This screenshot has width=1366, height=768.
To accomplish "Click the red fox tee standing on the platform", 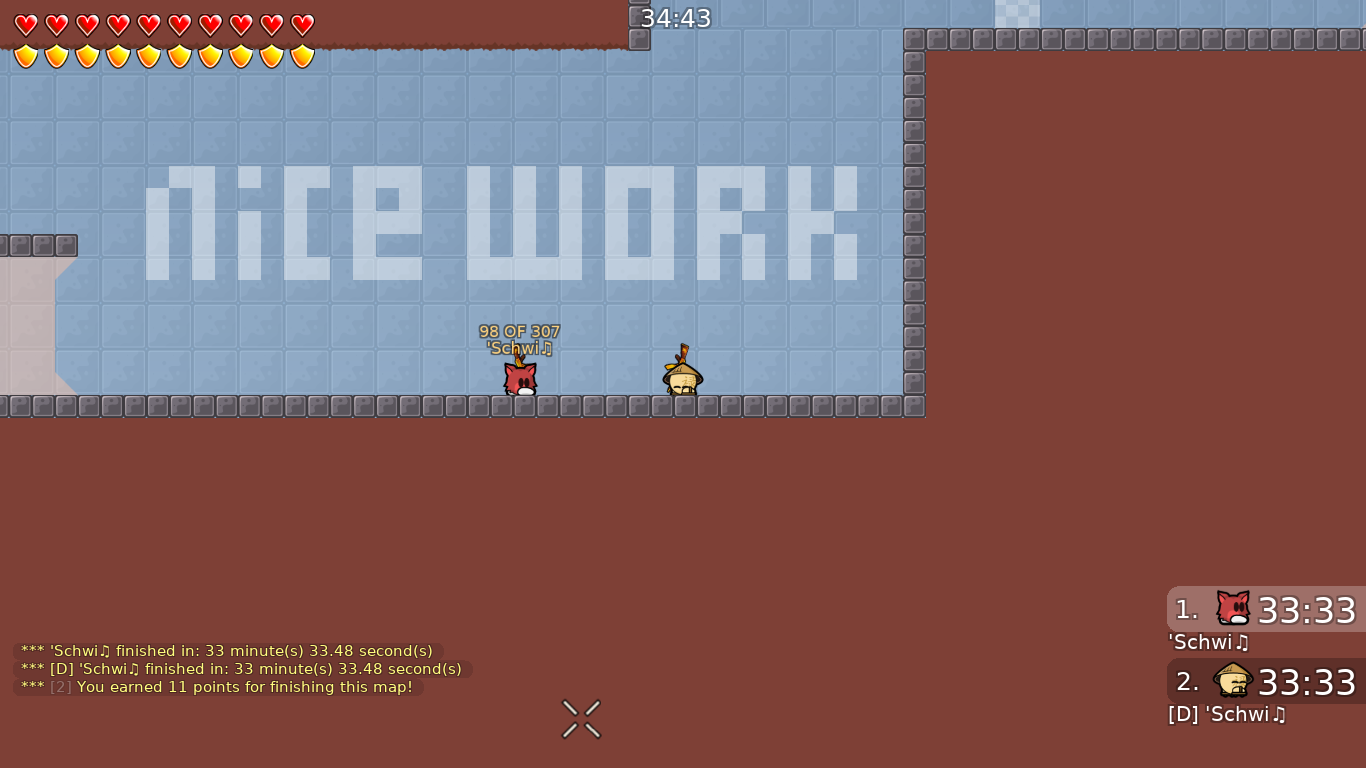I will click(519, 380).
